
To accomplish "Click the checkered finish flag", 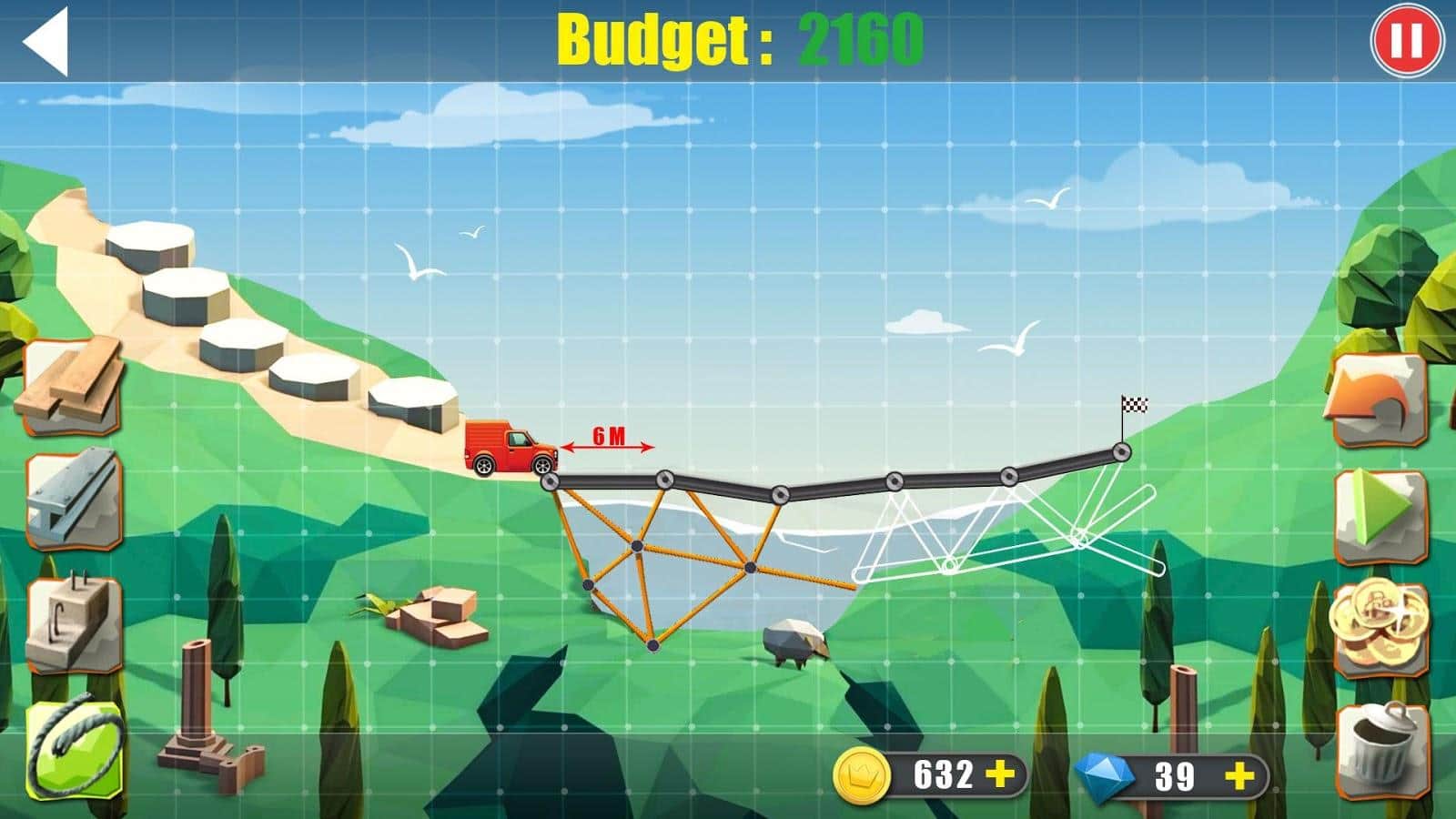I will (1136, 403).
